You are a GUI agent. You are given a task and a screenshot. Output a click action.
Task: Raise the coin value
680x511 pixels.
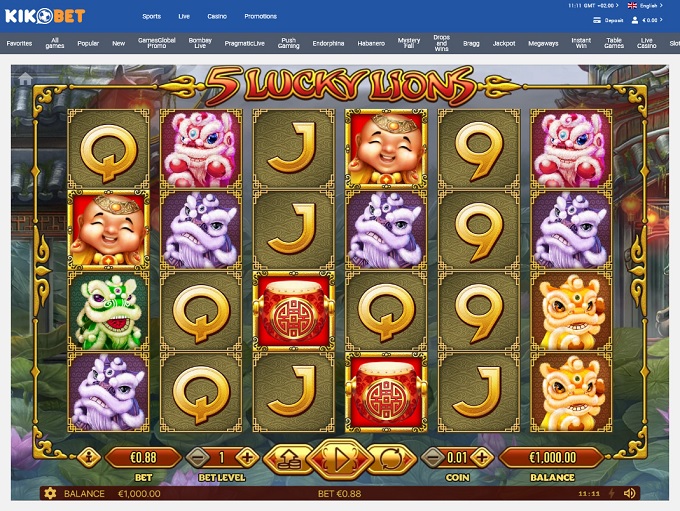click(x=483, y=458)
